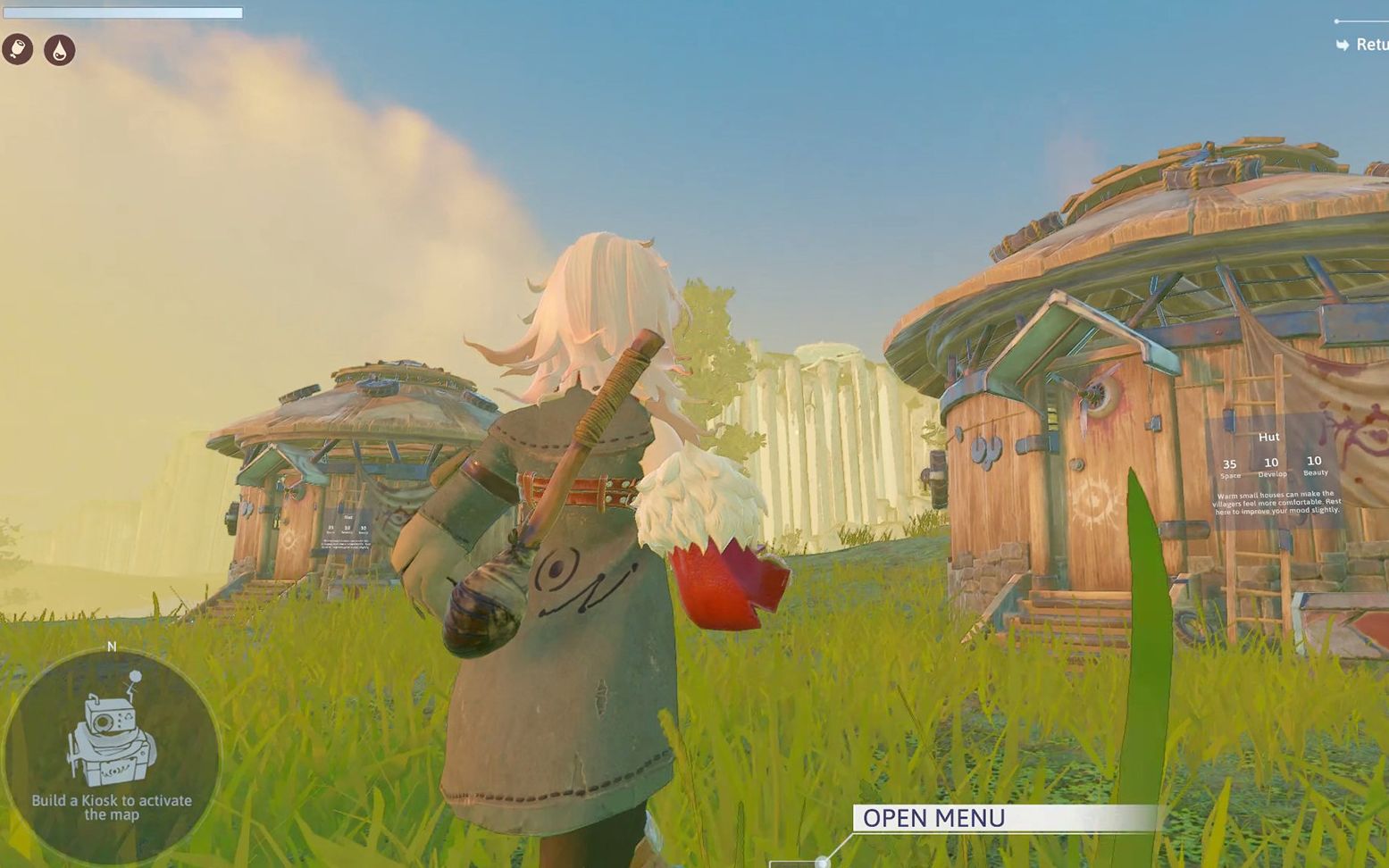Toggle the hunger status indicator
1389x868 pixels.
(x=18, y=48)
